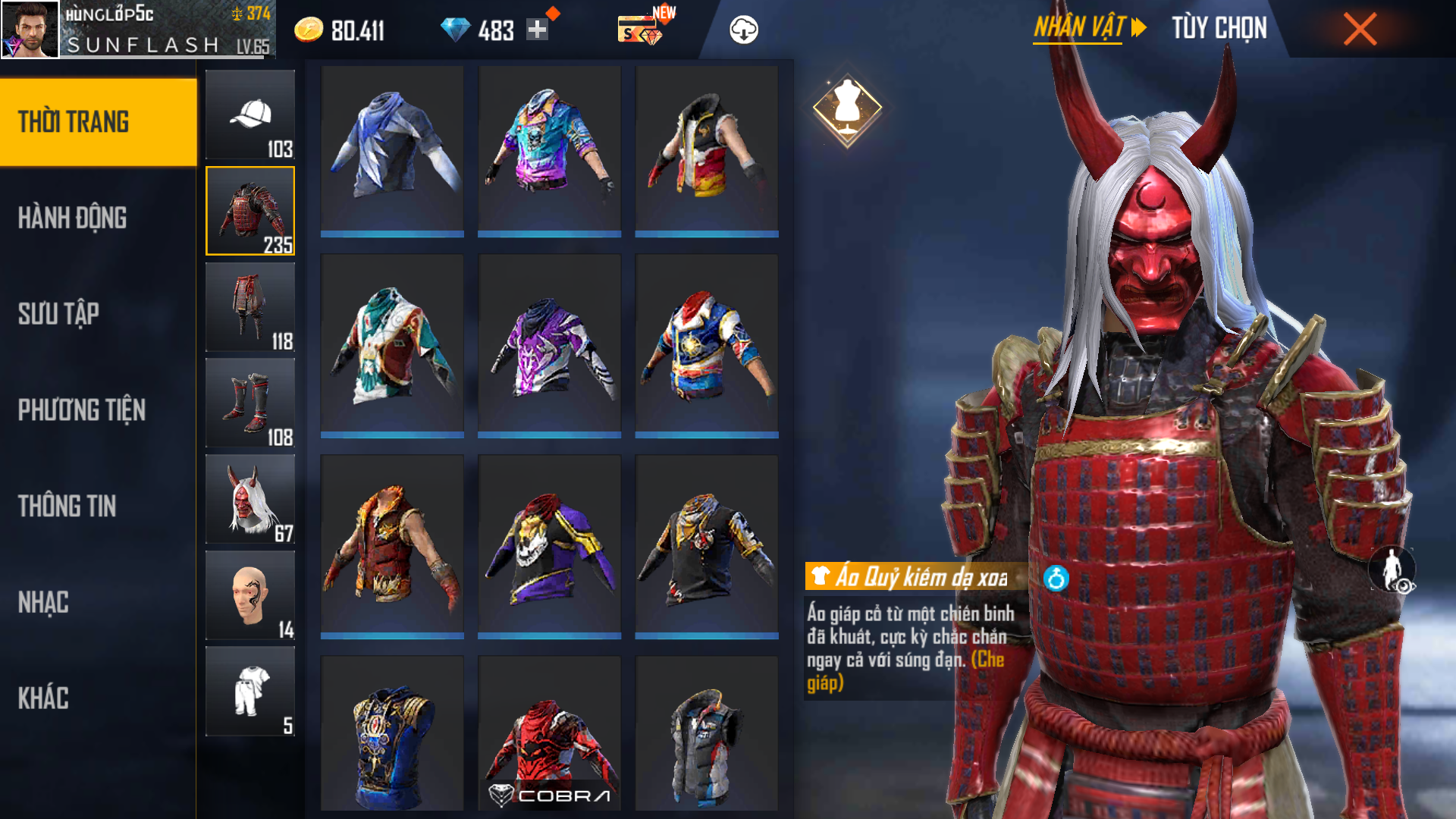Open the Thời Trang menu tab

99,122
